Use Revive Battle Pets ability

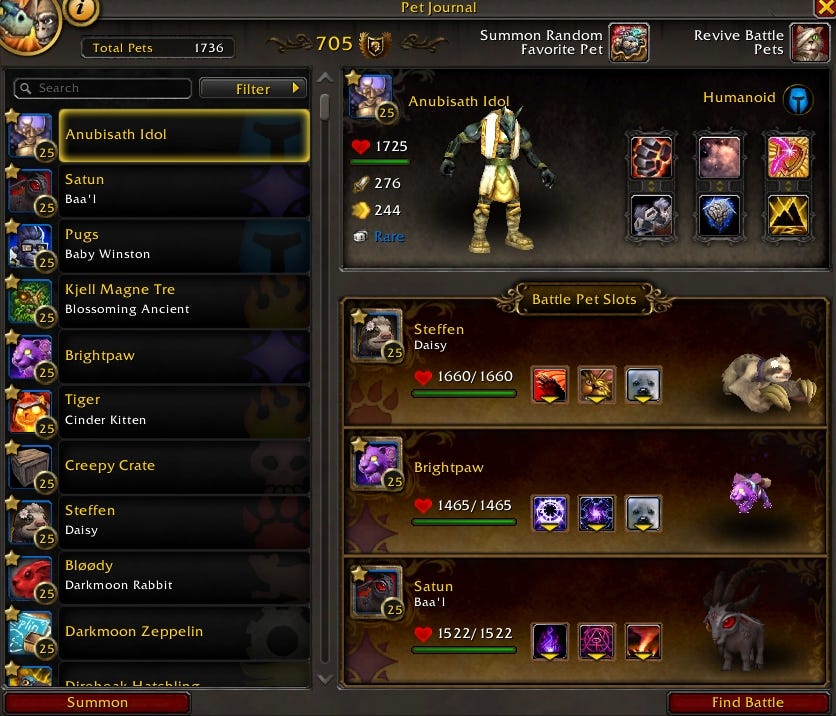tap(810, 43)
